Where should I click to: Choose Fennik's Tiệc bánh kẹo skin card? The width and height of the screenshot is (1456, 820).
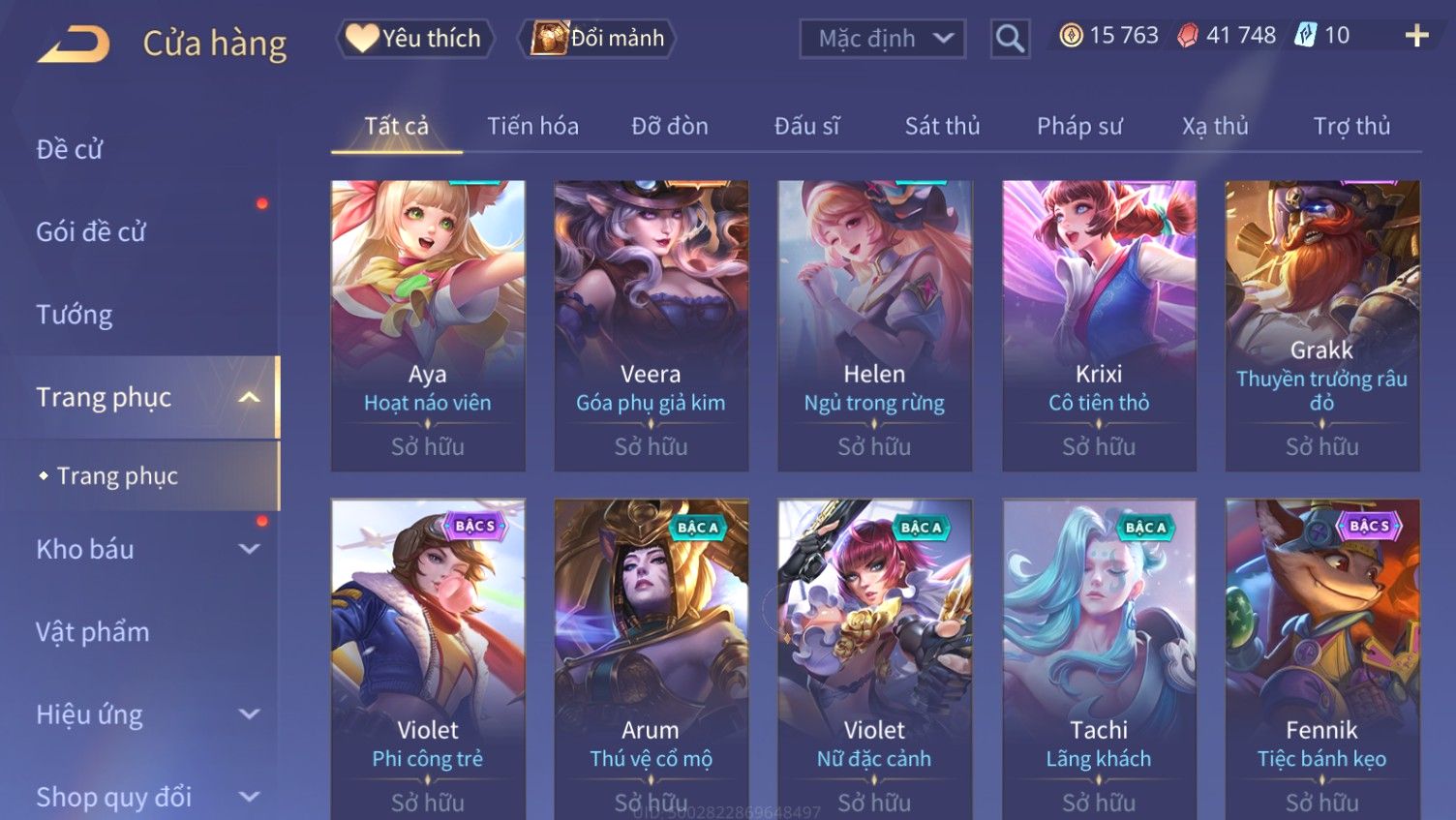pos(1322,658)
